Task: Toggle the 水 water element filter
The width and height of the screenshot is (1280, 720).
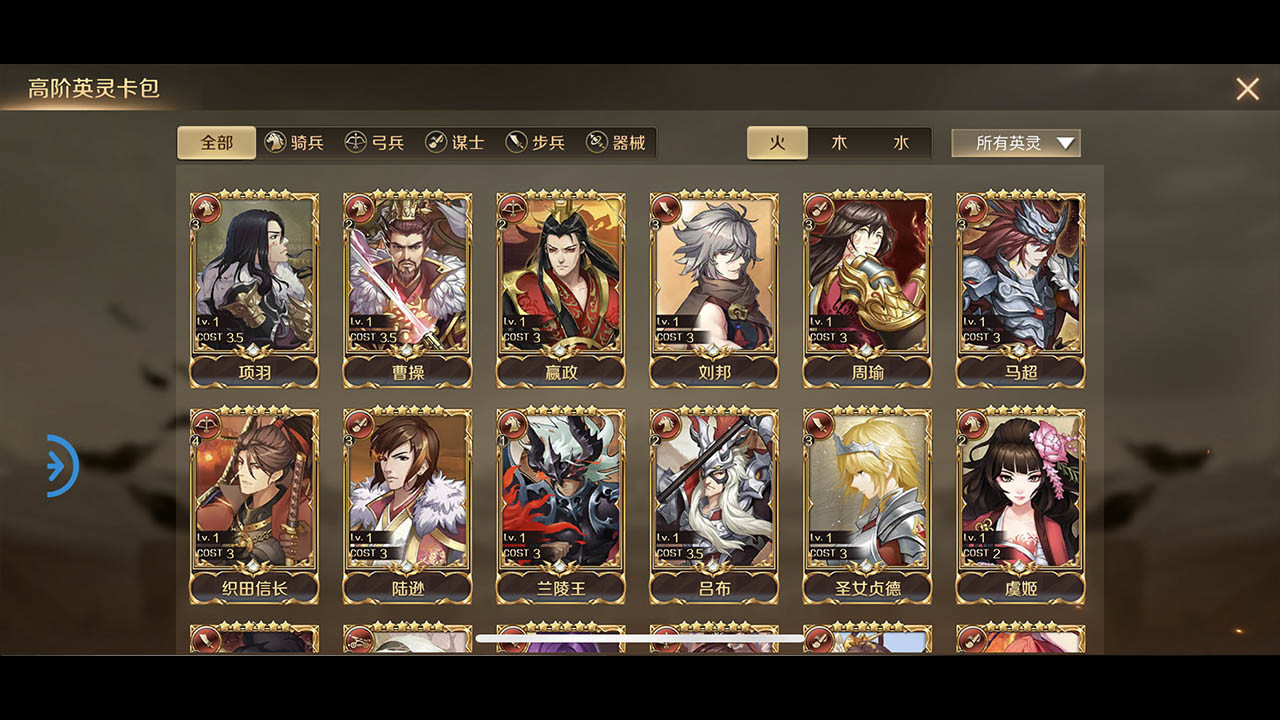Action: point(900,142)
